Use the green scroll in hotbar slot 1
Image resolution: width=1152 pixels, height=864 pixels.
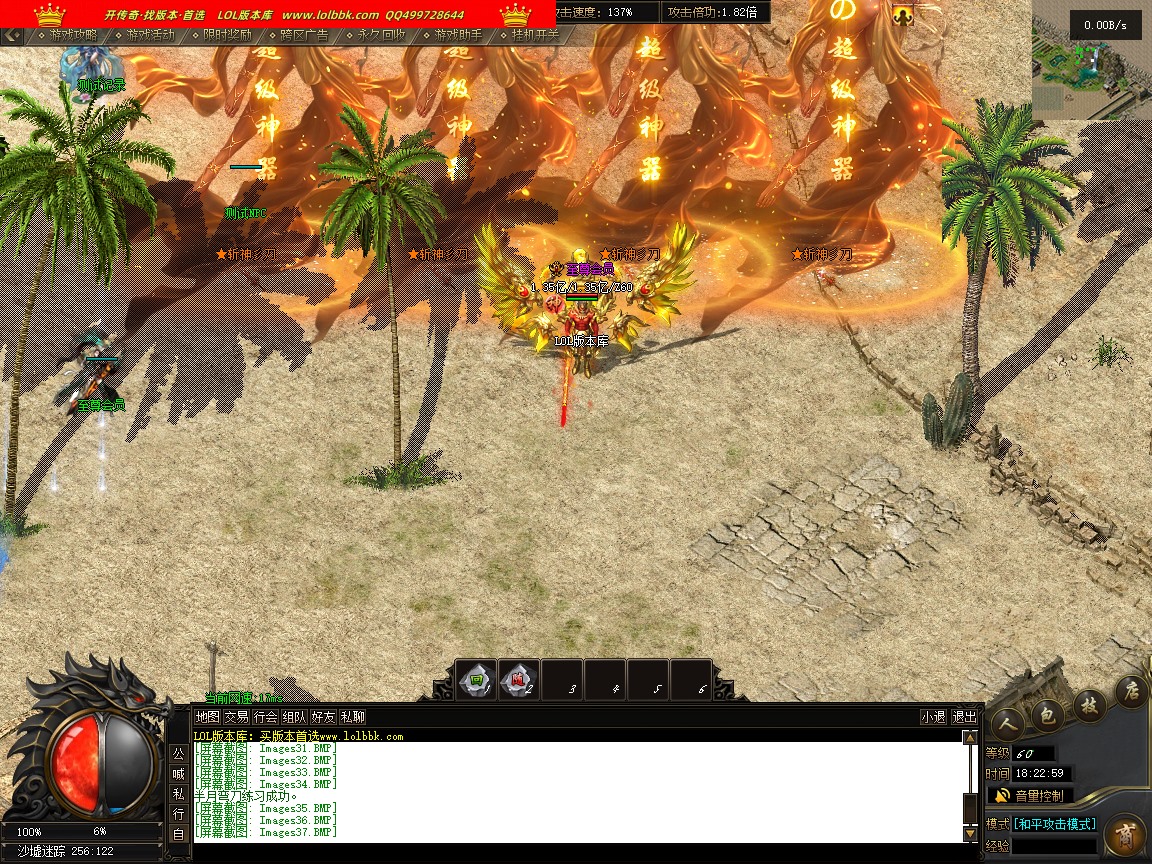click(x=477, y=680)
